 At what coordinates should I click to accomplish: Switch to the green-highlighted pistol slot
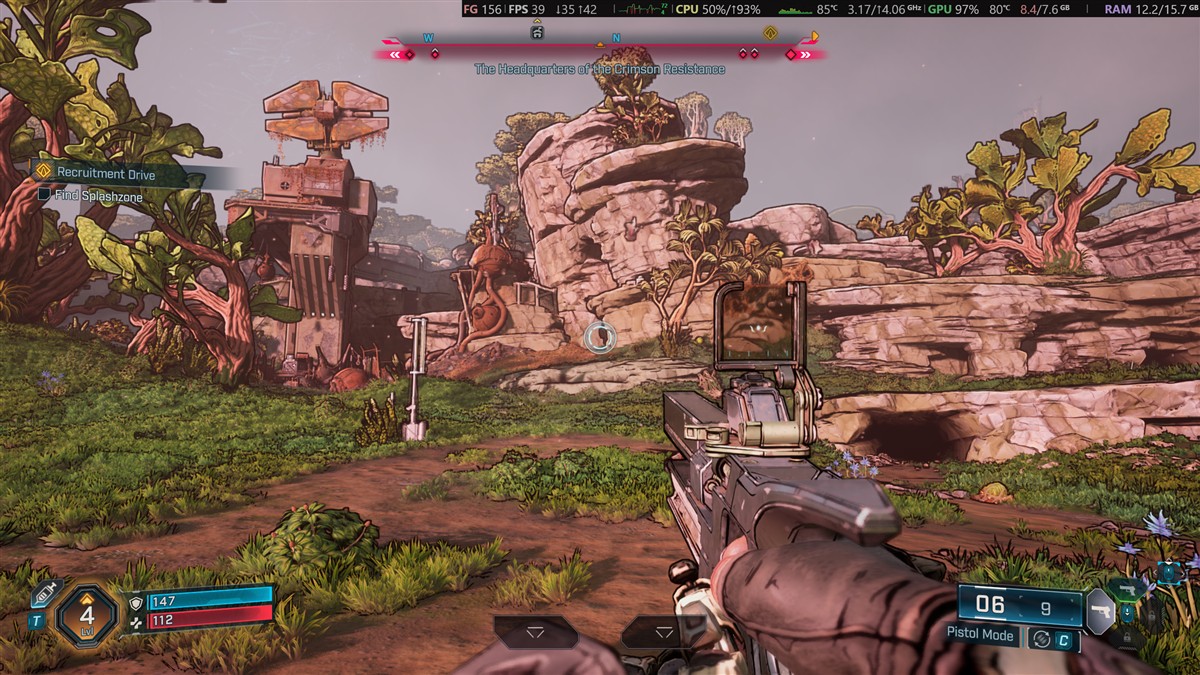(x=1128, y=589)
